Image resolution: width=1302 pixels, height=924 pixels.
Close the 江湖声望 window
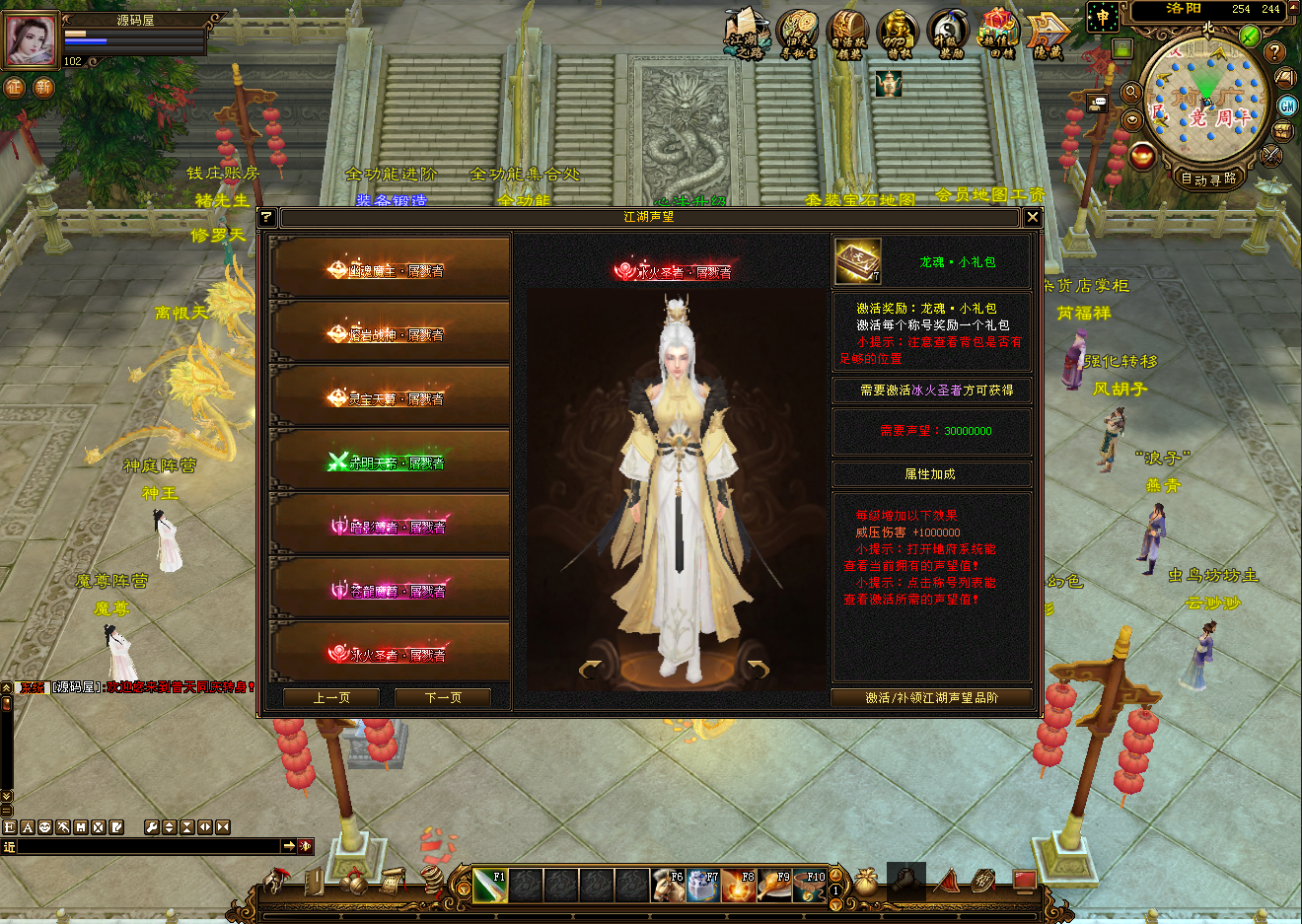click(1033, 217)
